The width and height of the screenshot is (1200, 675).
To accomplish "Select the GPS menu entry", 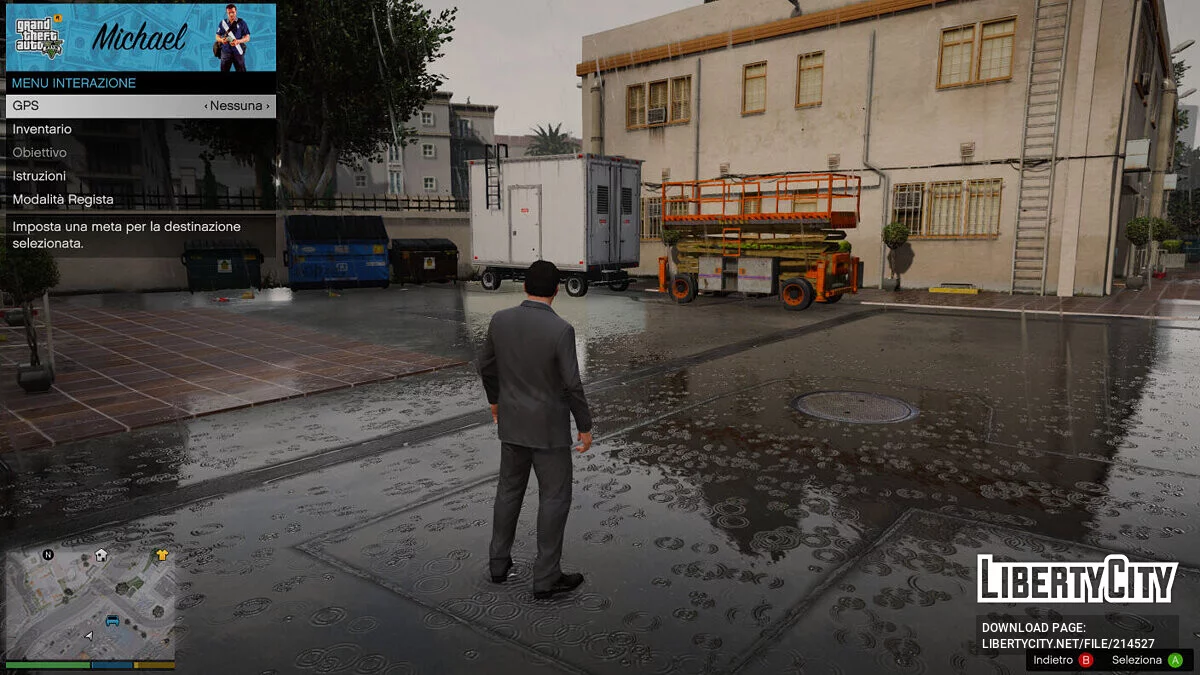I will click(140, 106).
